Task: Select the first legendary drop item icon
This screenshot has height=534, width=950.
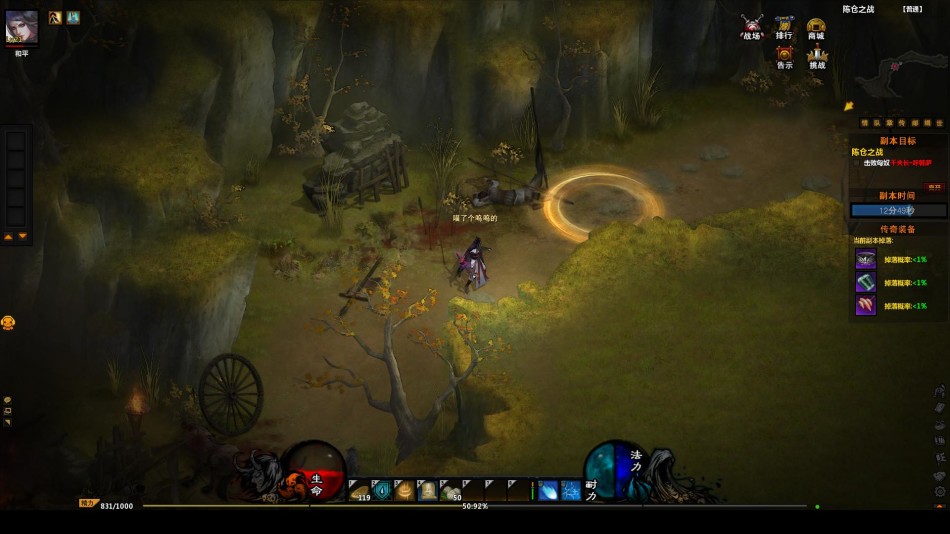Action: 865,259
